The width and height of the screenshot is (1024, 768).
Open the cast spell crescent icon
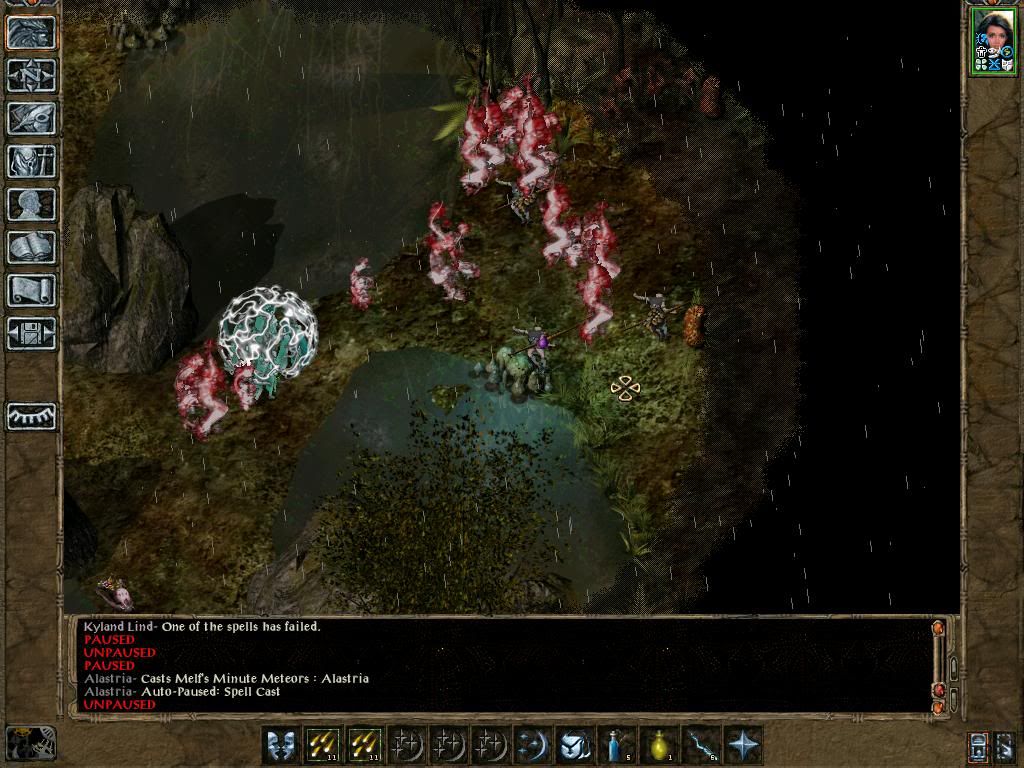pyautogui.click(x=531, y=745)
